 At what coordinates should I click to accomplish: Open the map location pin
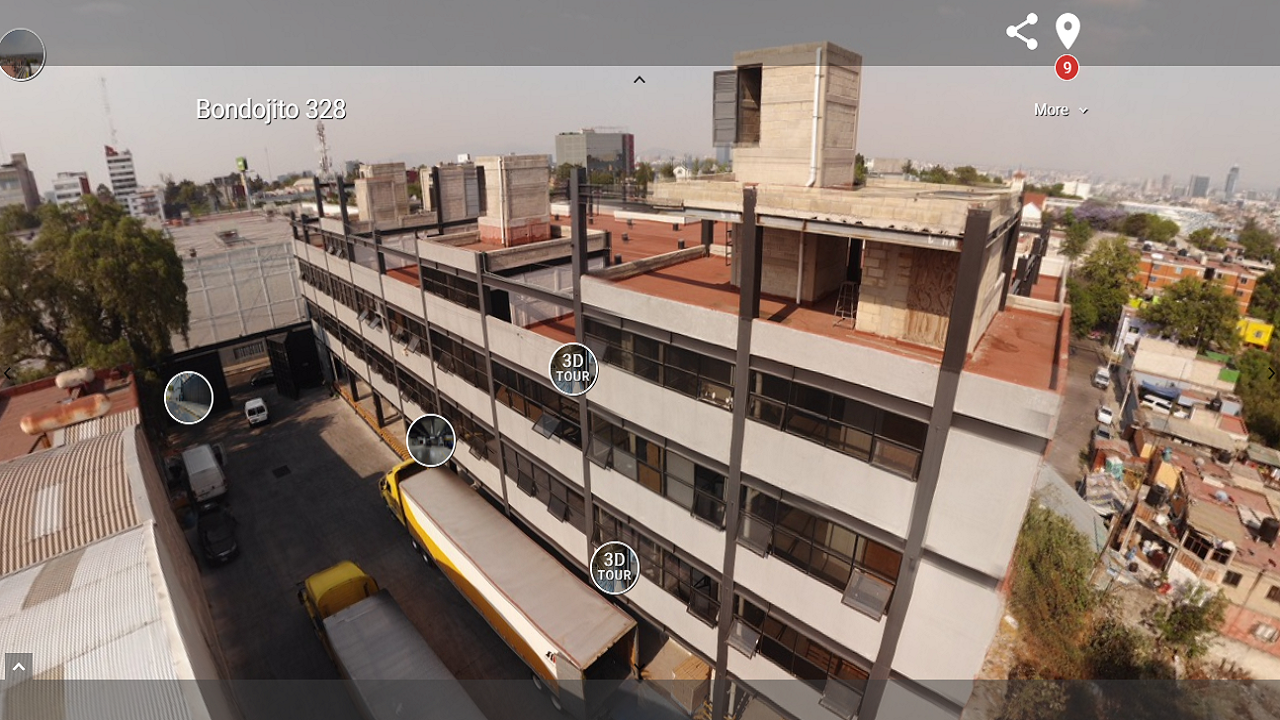pyautogui.click(x=1067, y=32)
